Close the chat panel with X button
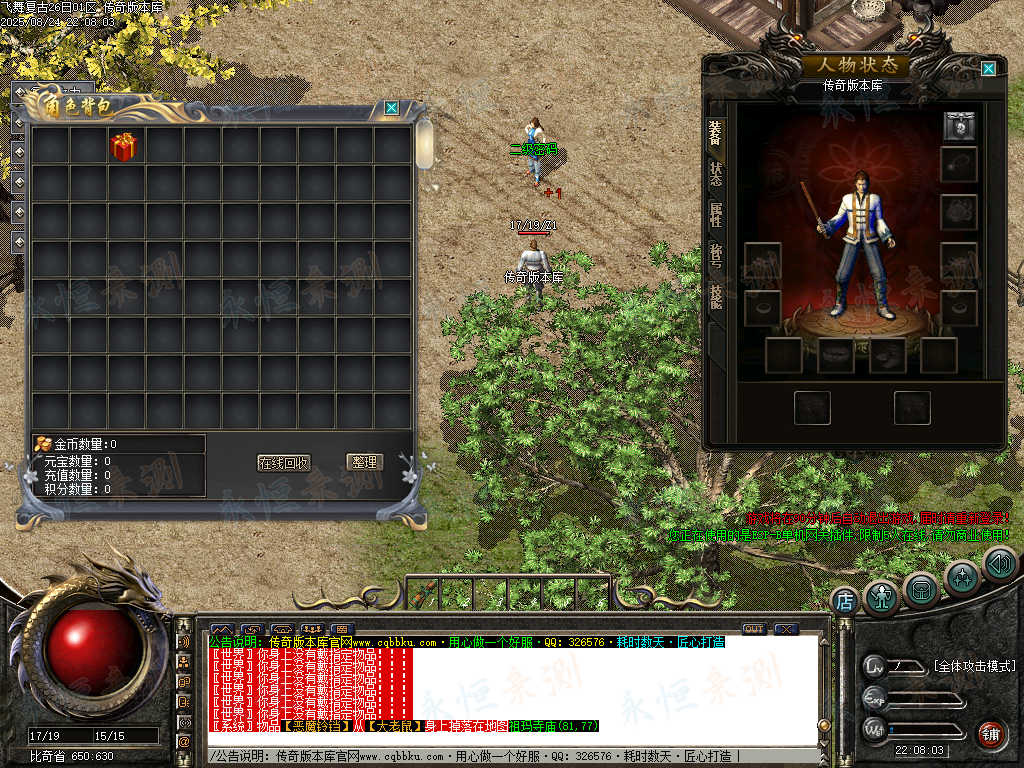This screenshot has height=768, width=1024. tap(786, 629)
